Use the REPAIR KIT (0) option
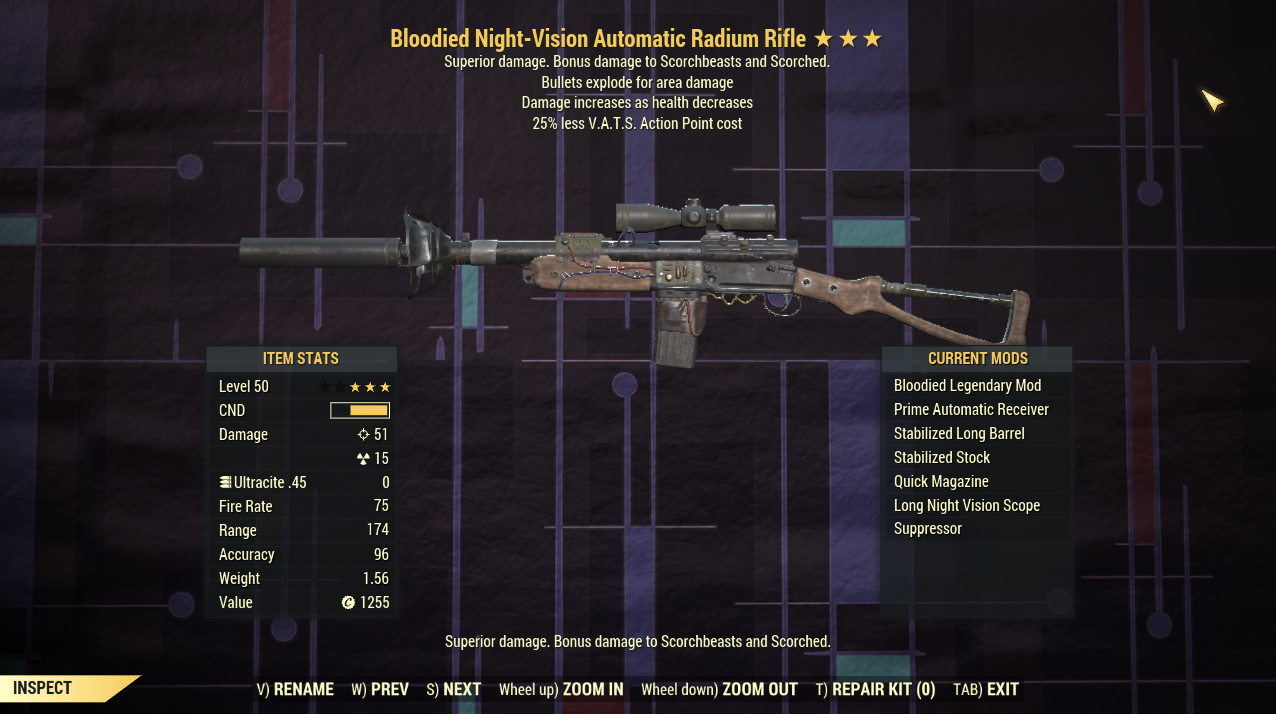The width and height of the screenshot is (1276, 714). [x=875, y=689]
